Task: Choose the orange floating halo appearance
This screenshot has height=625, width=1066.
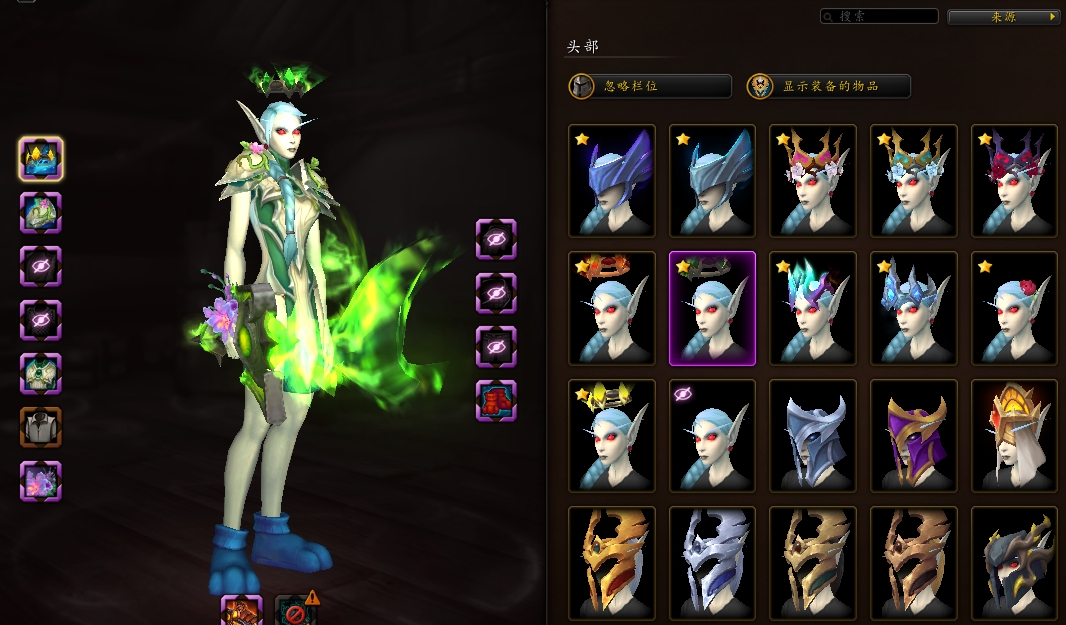Action: click(x=612, y=308)
